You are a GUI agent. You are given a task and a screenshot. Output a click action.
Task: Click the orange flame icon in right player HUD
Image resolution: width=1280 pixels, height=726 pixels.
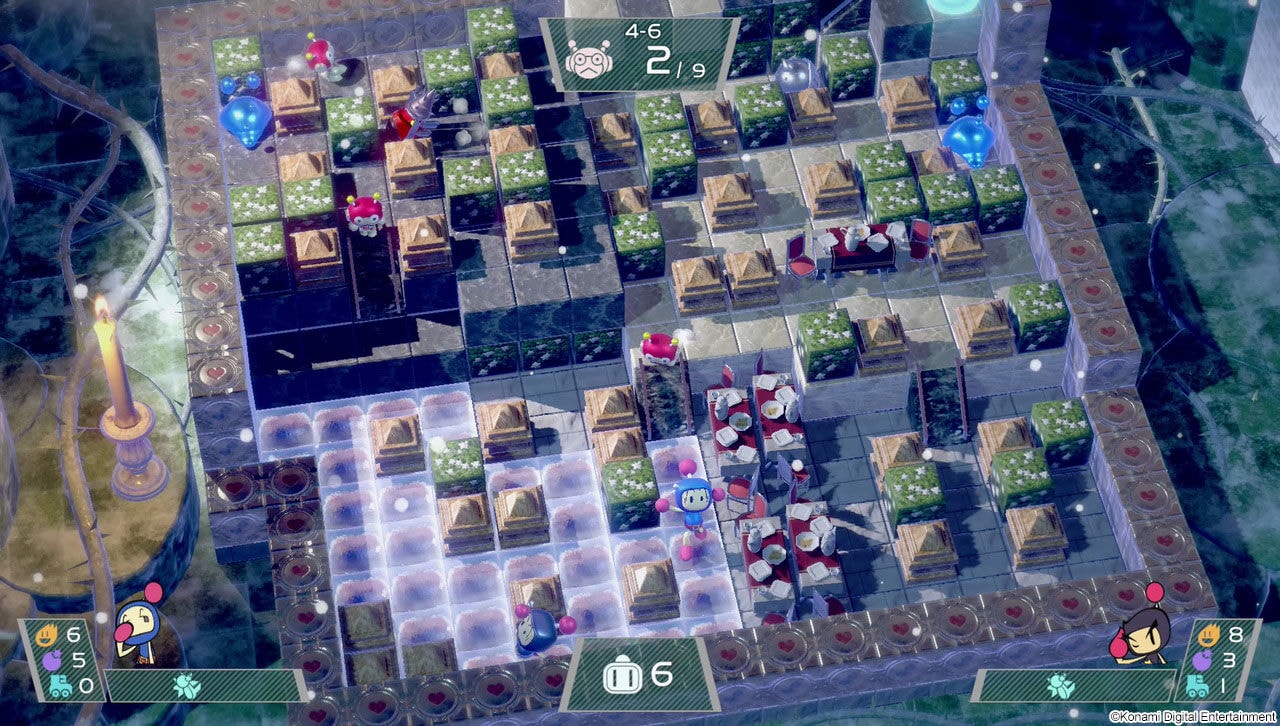pyautogui.click(x=1210, y=636)
